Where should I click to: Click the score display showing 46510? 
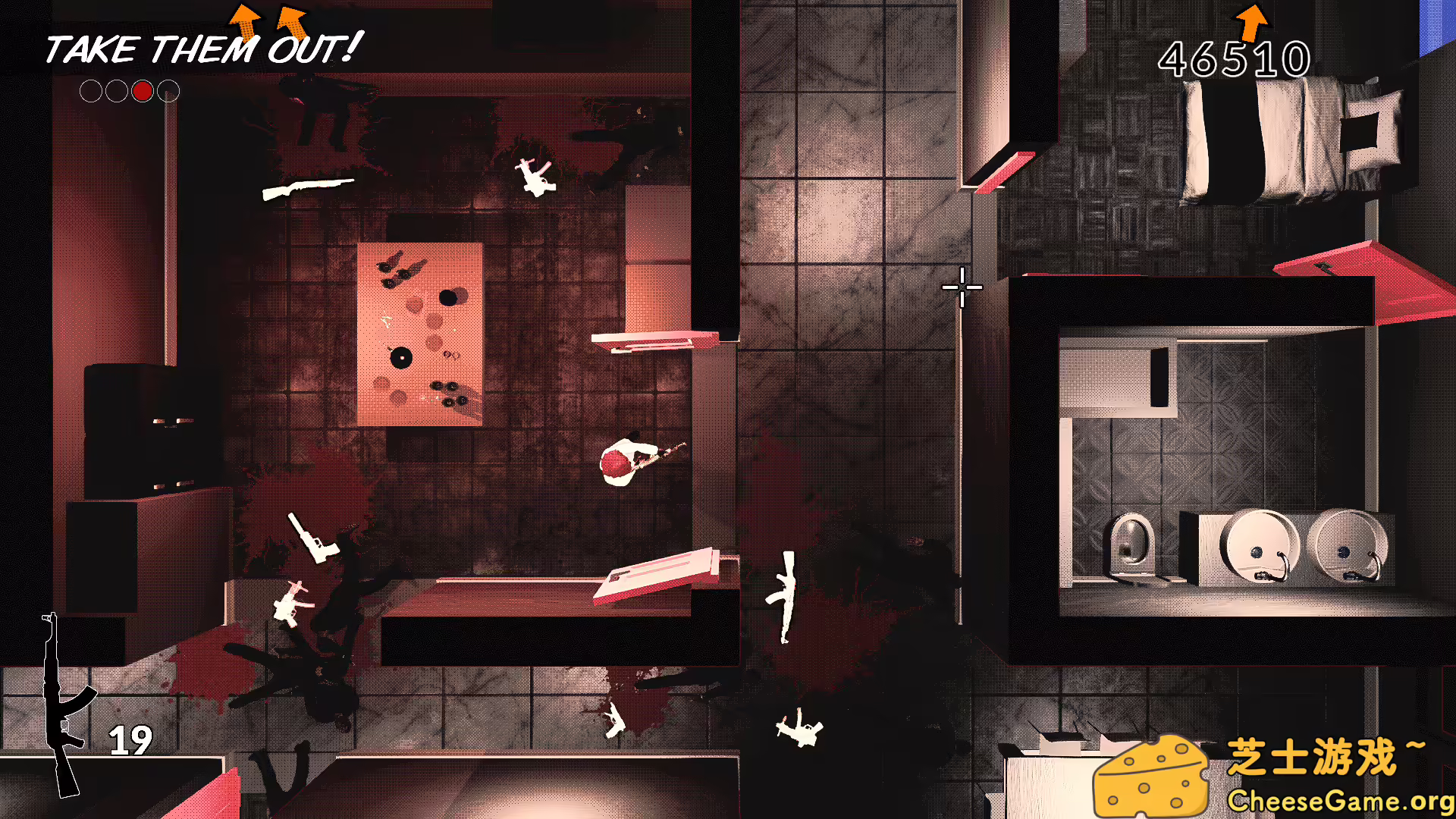[1235, 58]
